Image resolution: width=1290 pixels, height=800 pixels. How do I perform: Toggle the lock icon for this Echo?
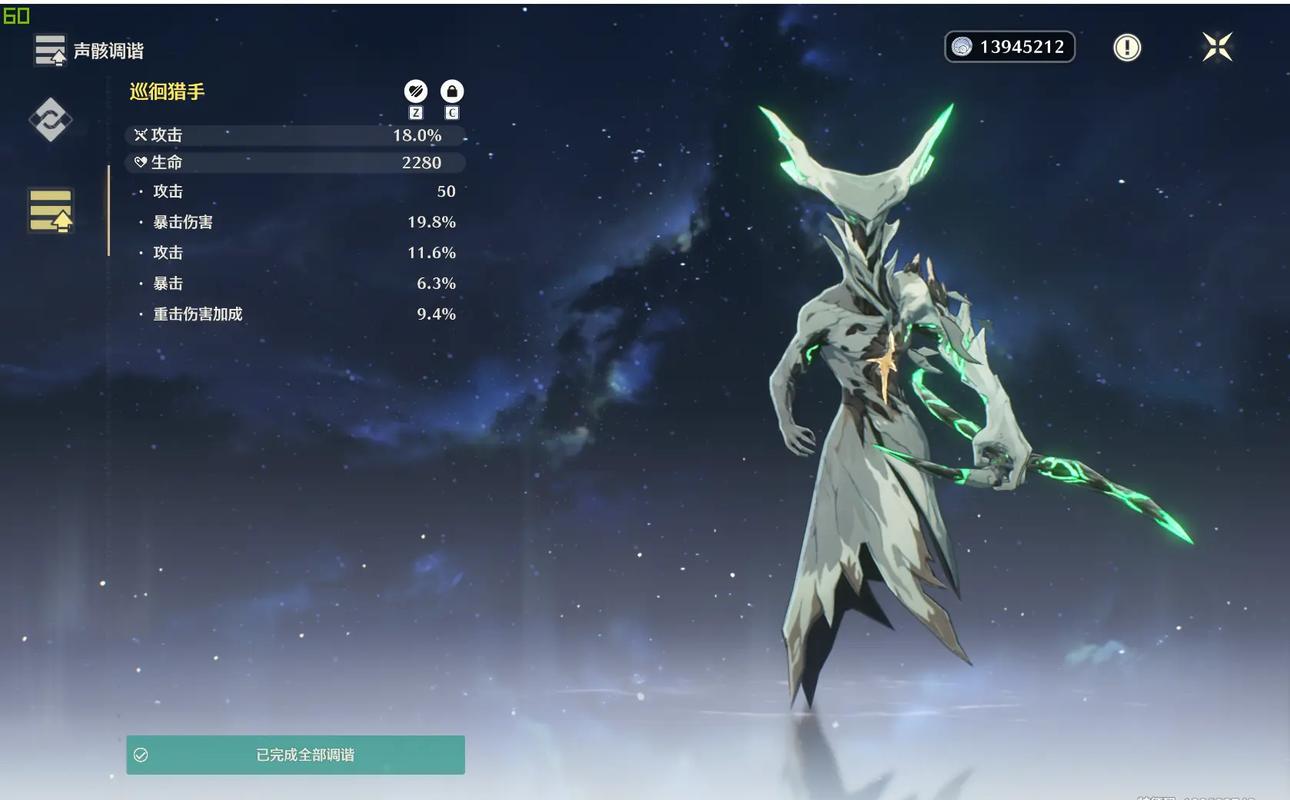pyautogui.click(x=452, y=92)
